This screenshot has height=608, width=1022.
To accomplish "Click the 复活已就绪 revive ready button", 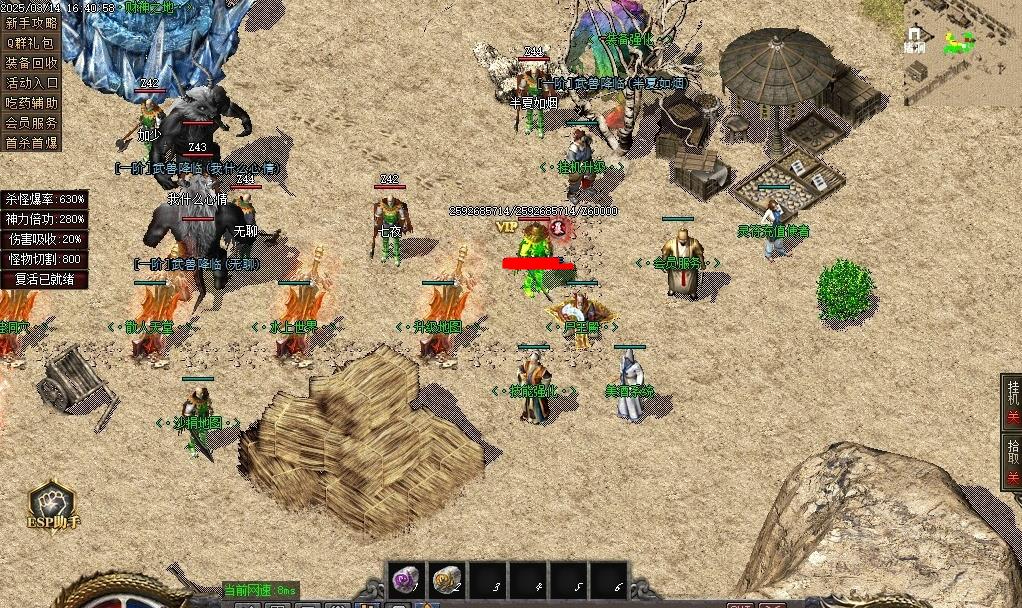I will (44, 279).
